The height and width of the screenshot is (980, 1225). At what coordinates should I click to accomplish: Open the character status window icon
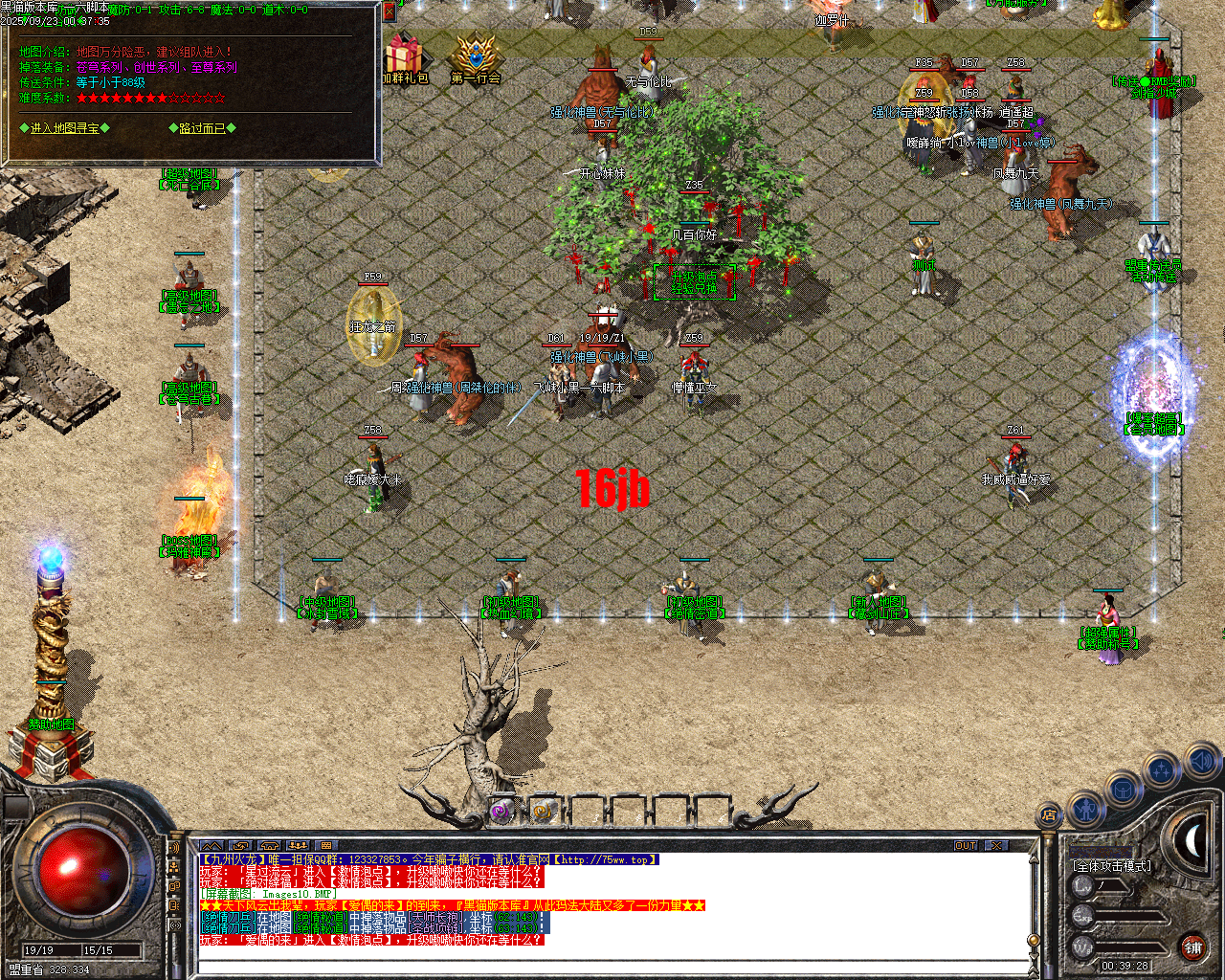coord(1086,811)
